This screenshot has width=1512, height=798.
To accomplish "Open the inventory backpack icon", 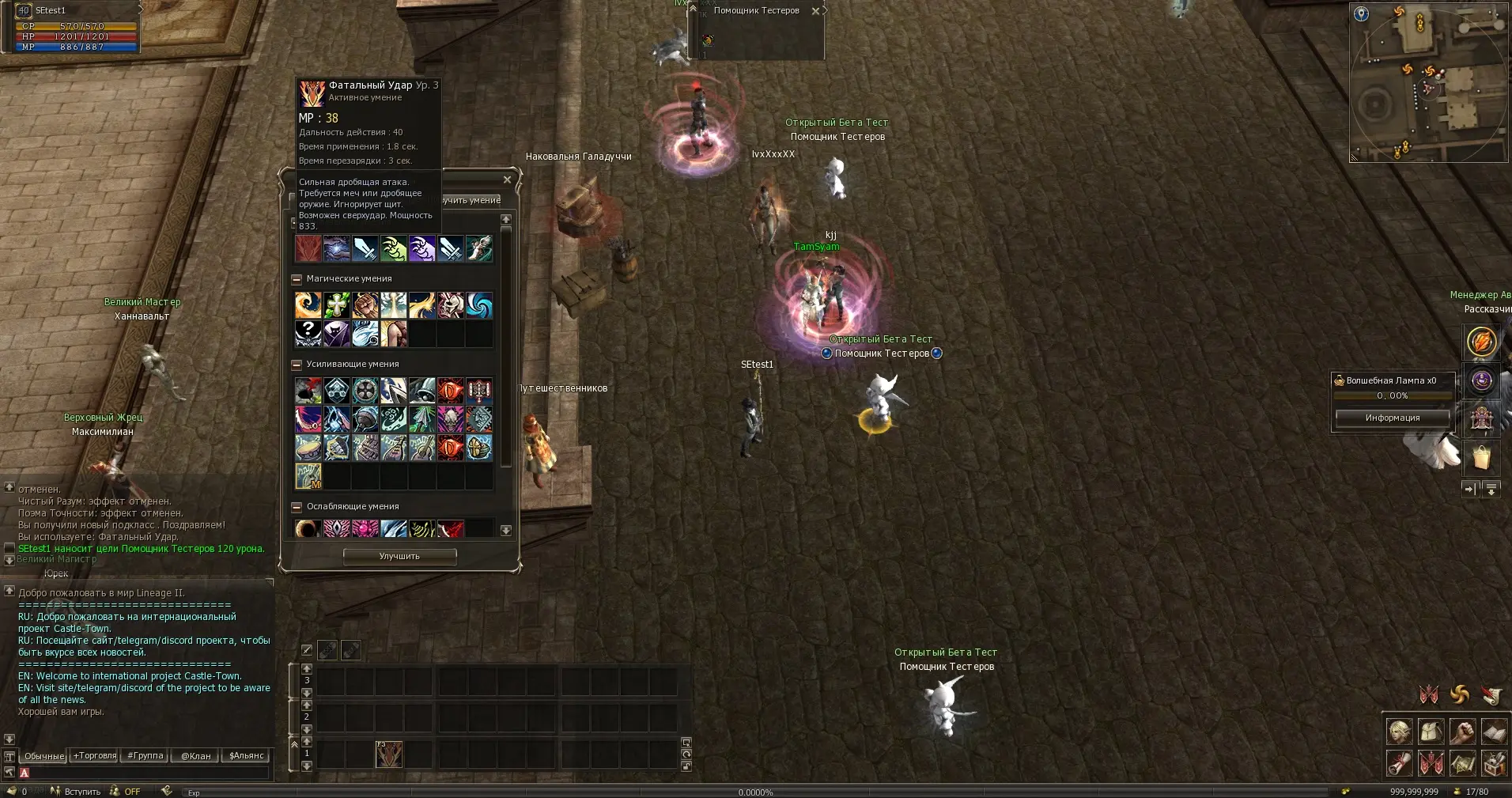I will point(1431,732).
